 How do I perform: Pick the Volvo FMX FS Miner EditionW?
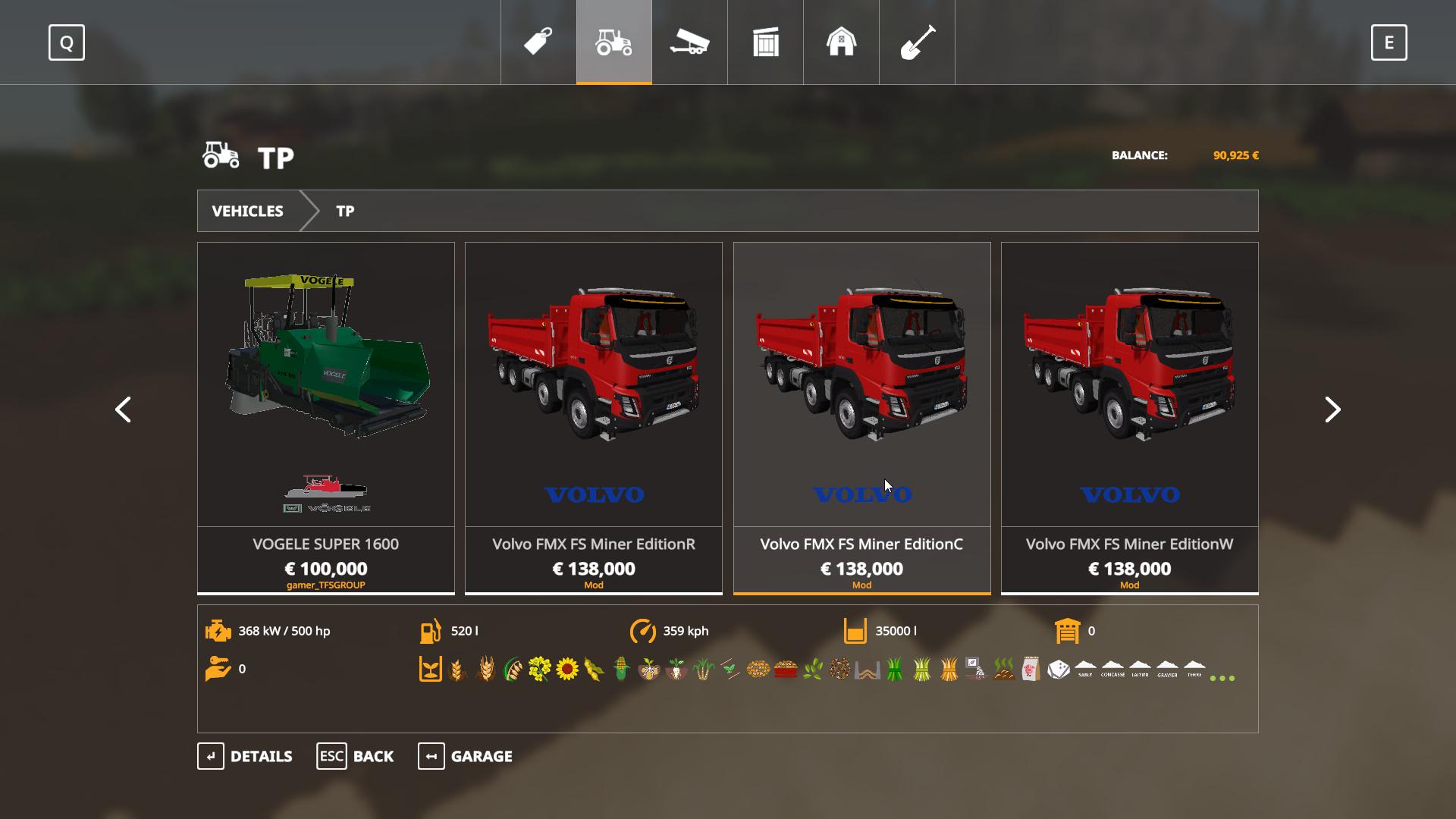coord(1129,417)
